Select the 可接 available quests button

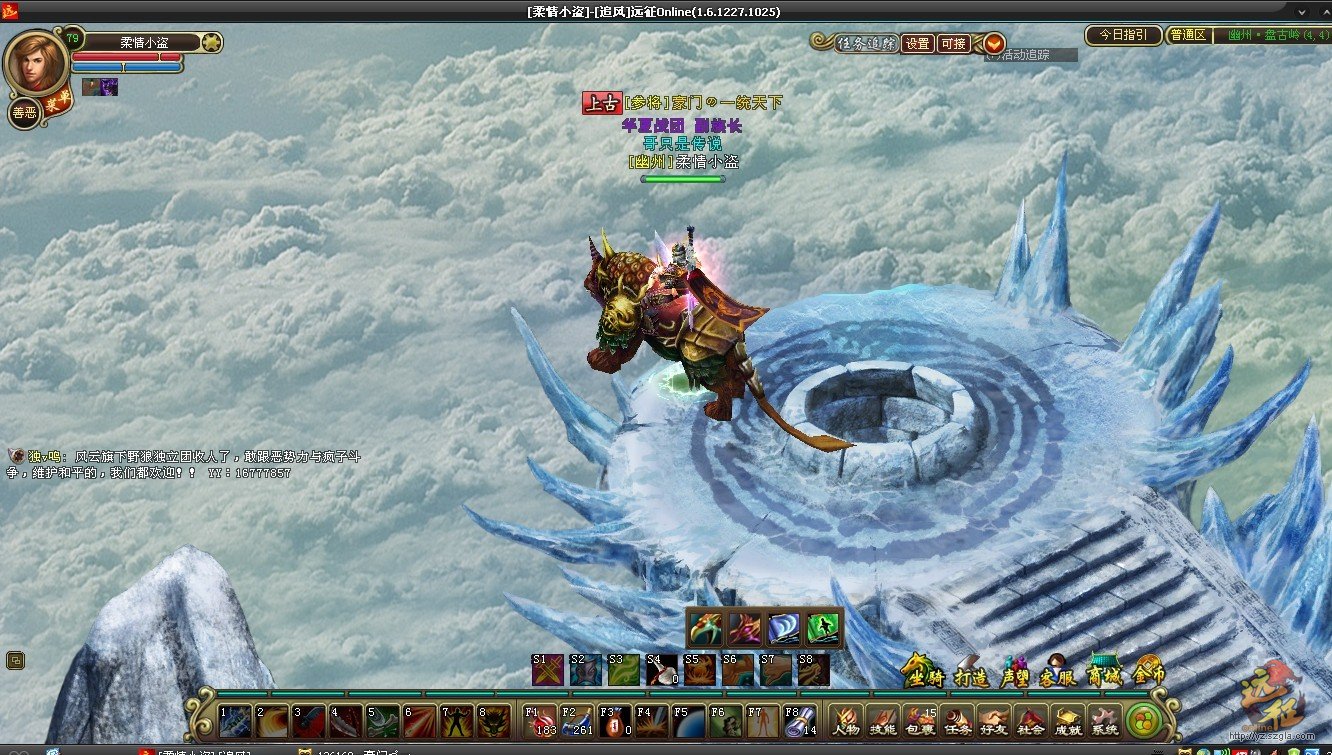pos(955,44)
